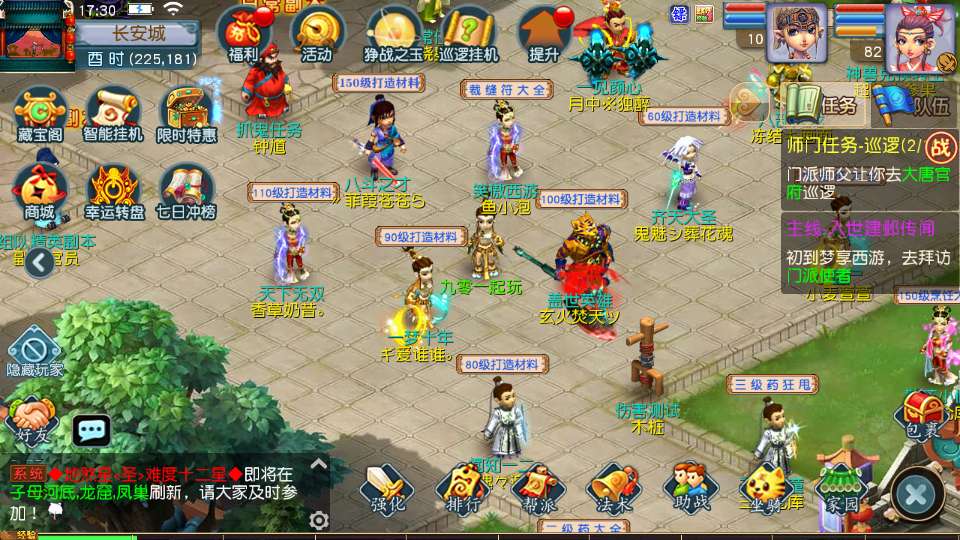The image size is (960, 540).
Task: Open the 提升 upgrade arrow icon
Action: tap(545, 32)
